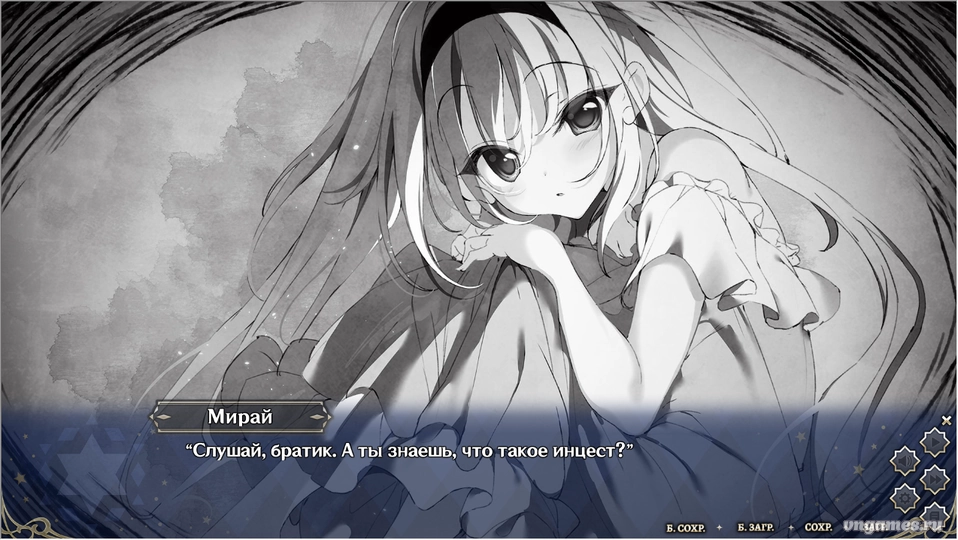The width and height of the screenshot is (958, 540).
Task: Open the text log page icon
Action: coord(933,515)
